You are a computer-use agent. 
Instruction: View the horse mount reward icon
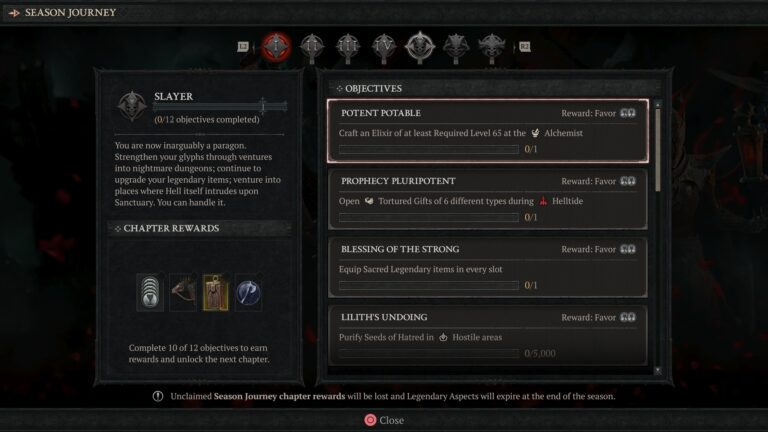(x=183, y=291)
